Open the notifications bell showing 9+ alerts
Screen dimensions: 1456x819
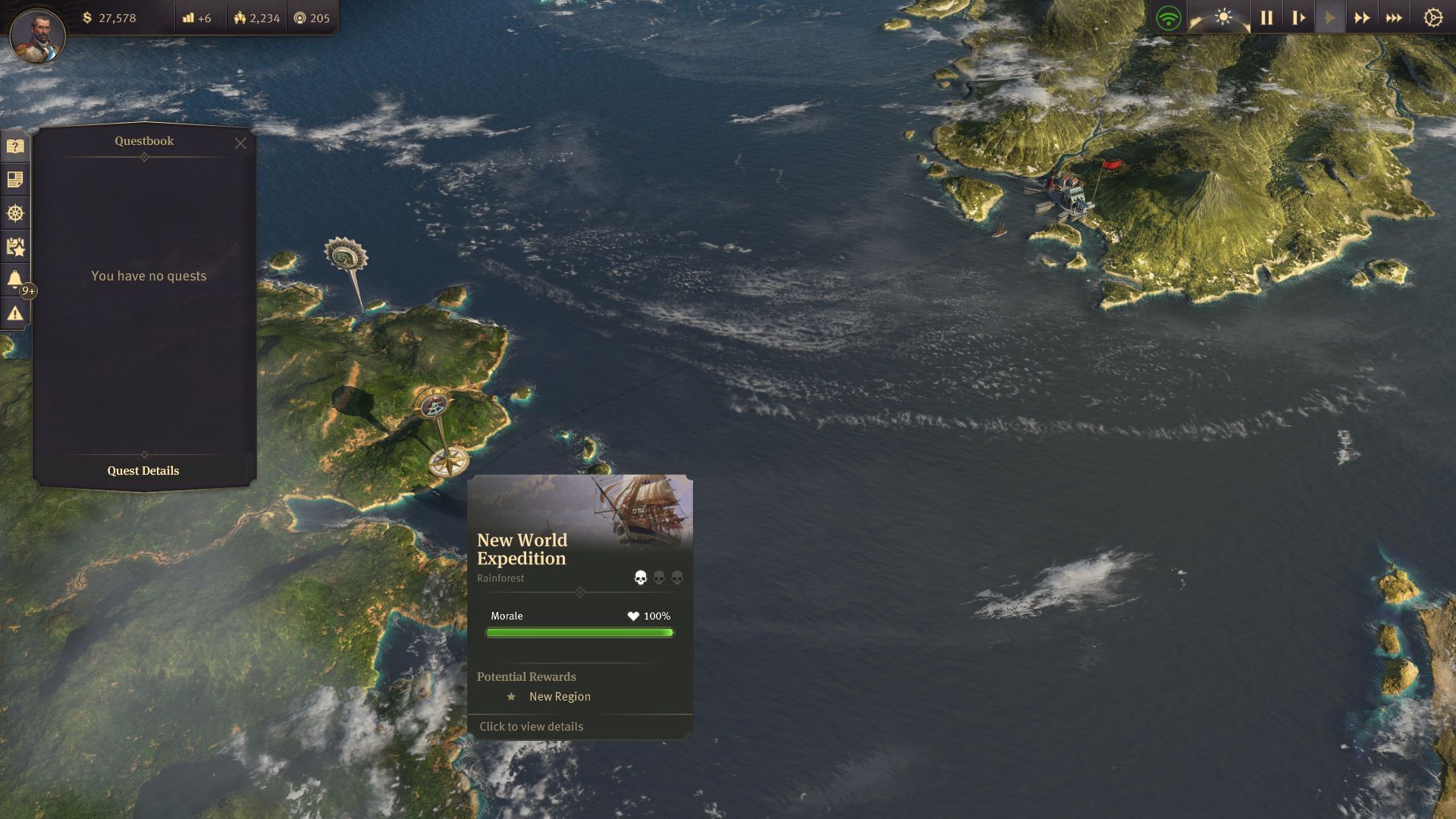click(x=15, y=278)
